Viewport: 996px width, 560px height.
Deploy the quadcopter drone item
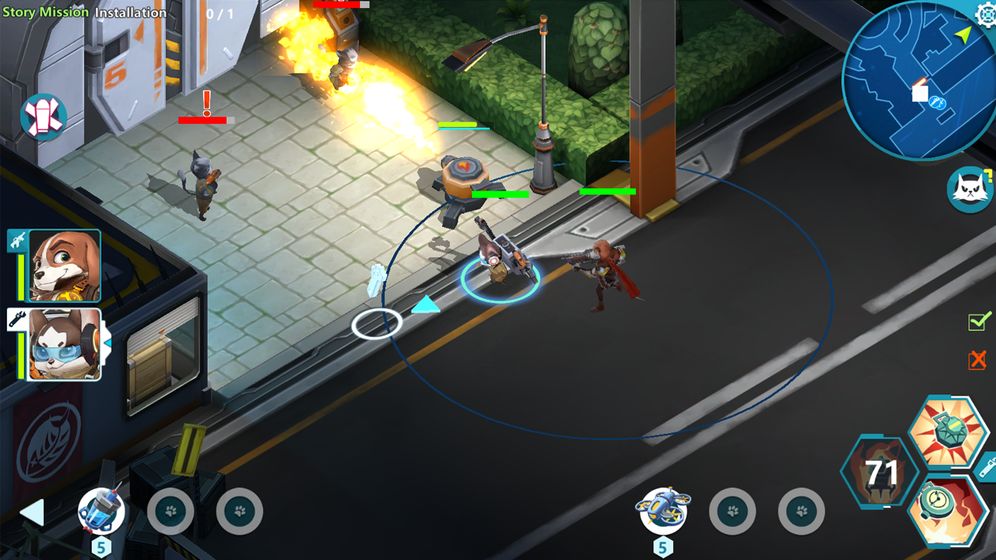pos(661,511)
